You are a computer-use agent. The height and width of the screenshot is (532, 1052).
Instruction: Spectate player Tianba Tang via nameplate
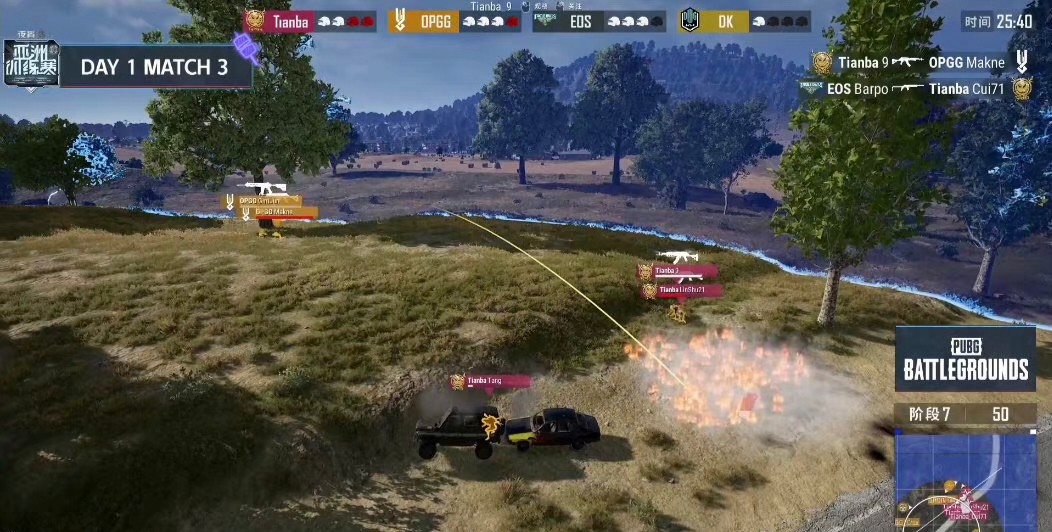pyautogui.click(x=490, y=381)
